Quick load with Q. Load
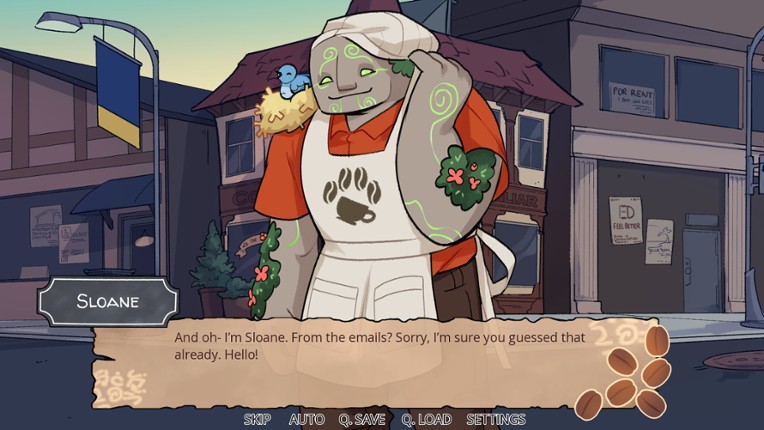The height and width of the screenshot is (430, 764). tap(426, 420)
